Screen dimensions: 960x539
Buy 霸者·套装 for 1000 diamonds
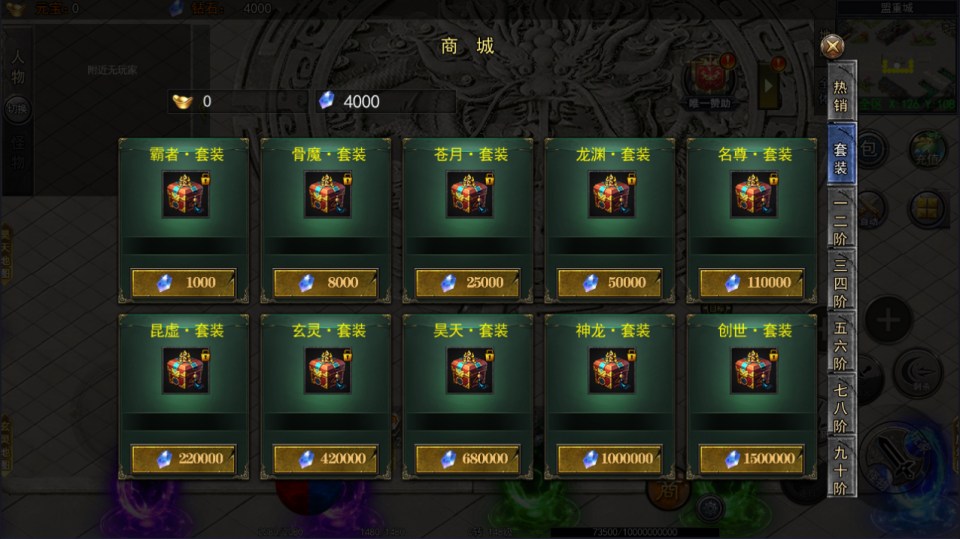(x=184, y=283)
